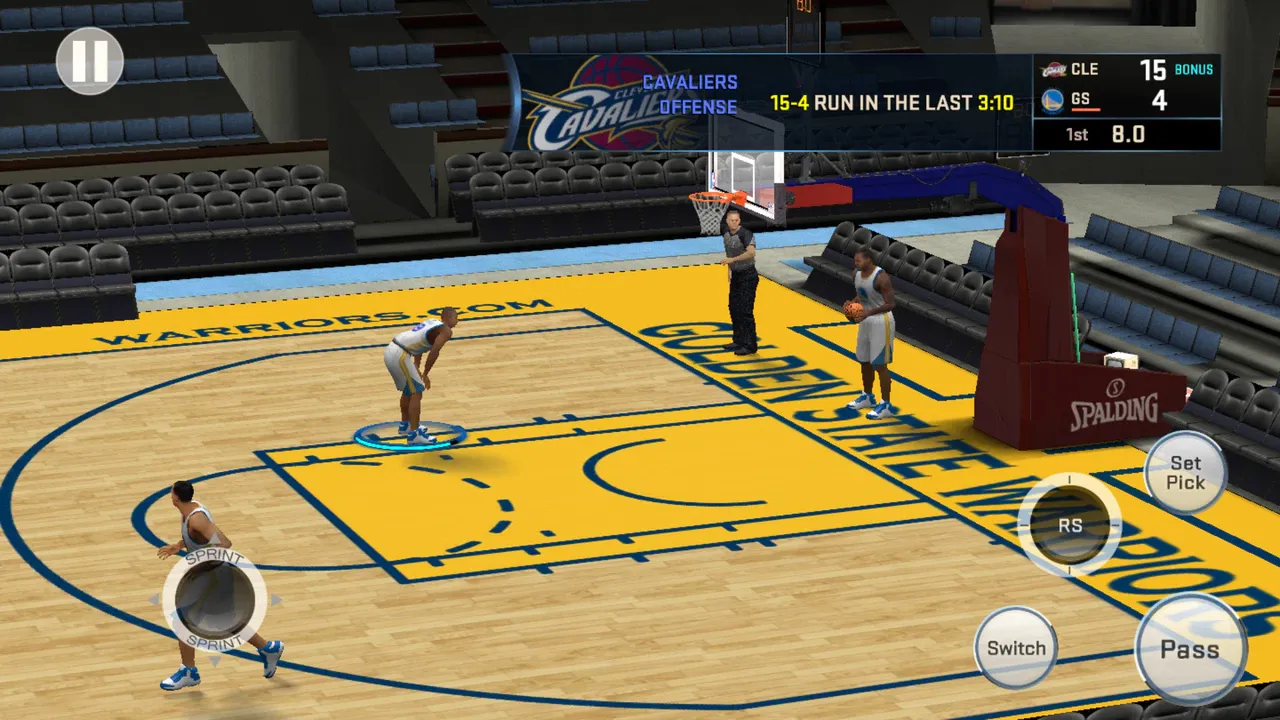The image size is (1280, 720).
Task: Tap the RS right-stick control
Action: 1071,525
